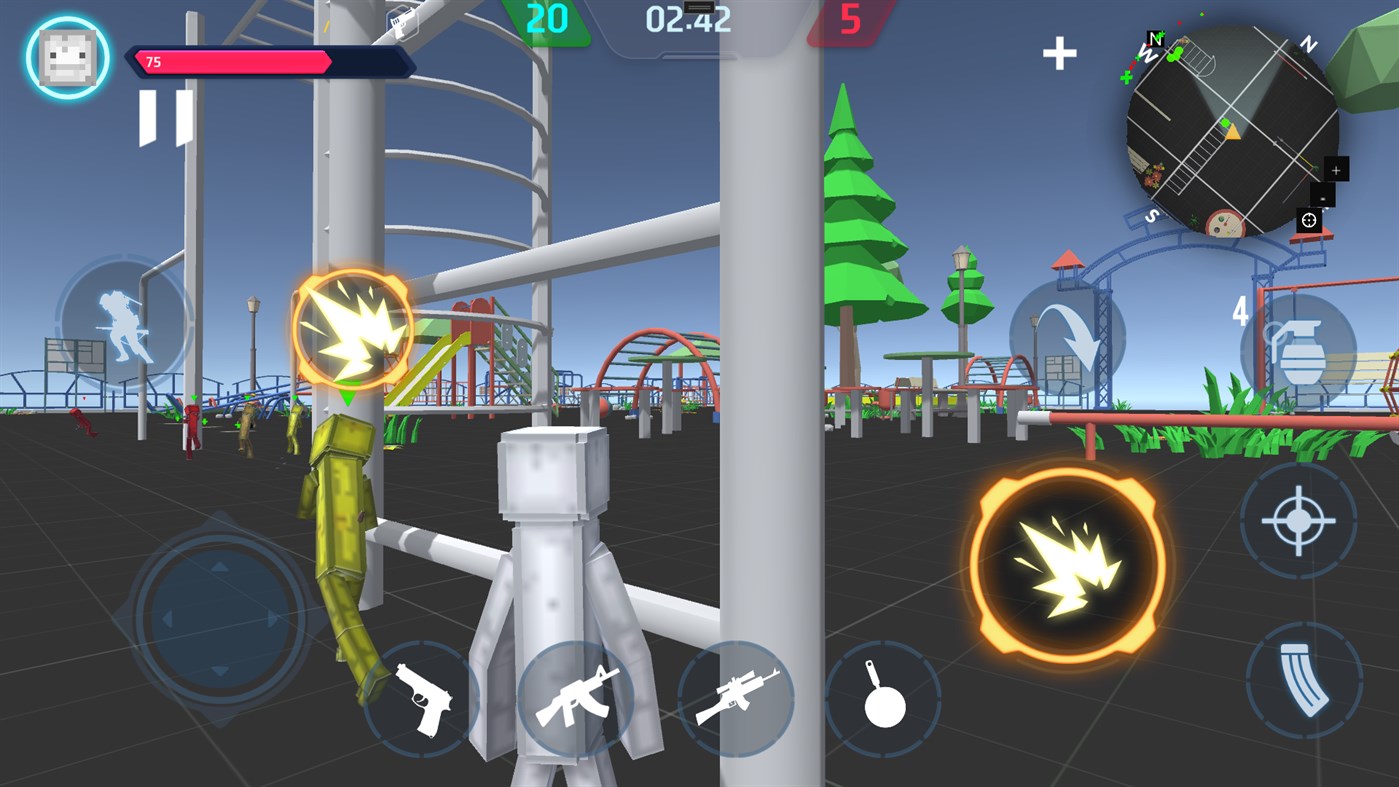
Task: Enable aim mode with the crosshair button
Action: (1301, 521)
